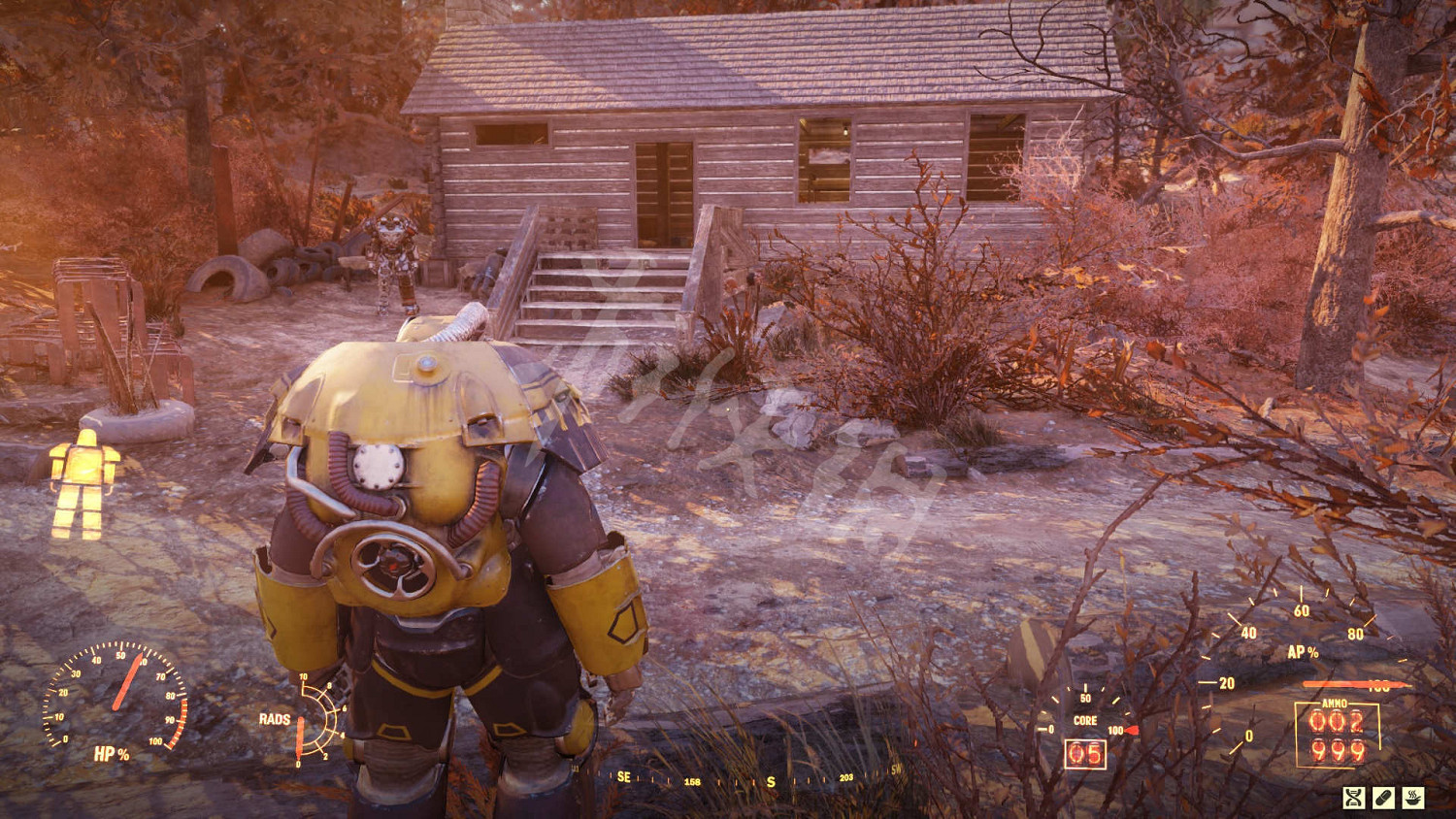Open the steaming food bowl status icon
The width and height of the screenshot is (1456, 819).
tap(1413, 798)
